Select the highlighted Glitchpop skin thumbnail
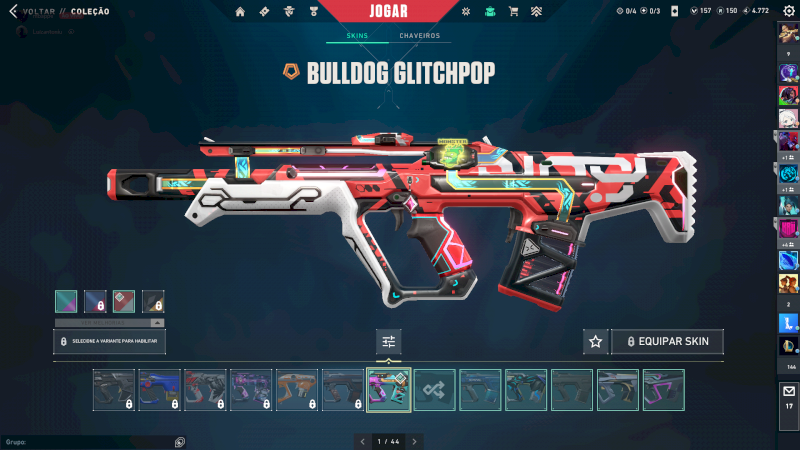 (x=388, y=390)
